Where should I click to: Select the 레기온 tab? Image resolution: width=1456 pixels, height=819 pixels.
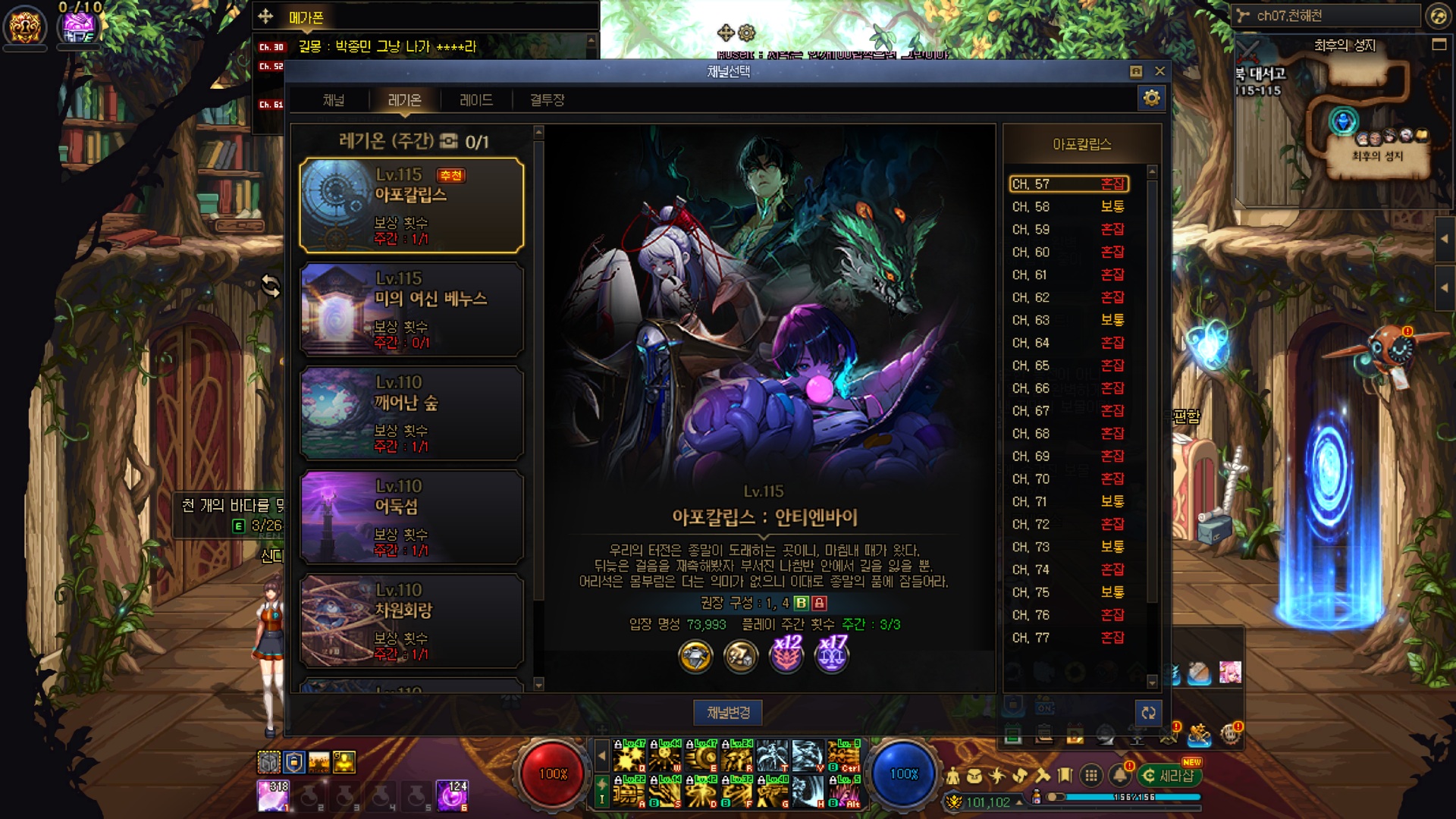[x=404, y=100]
